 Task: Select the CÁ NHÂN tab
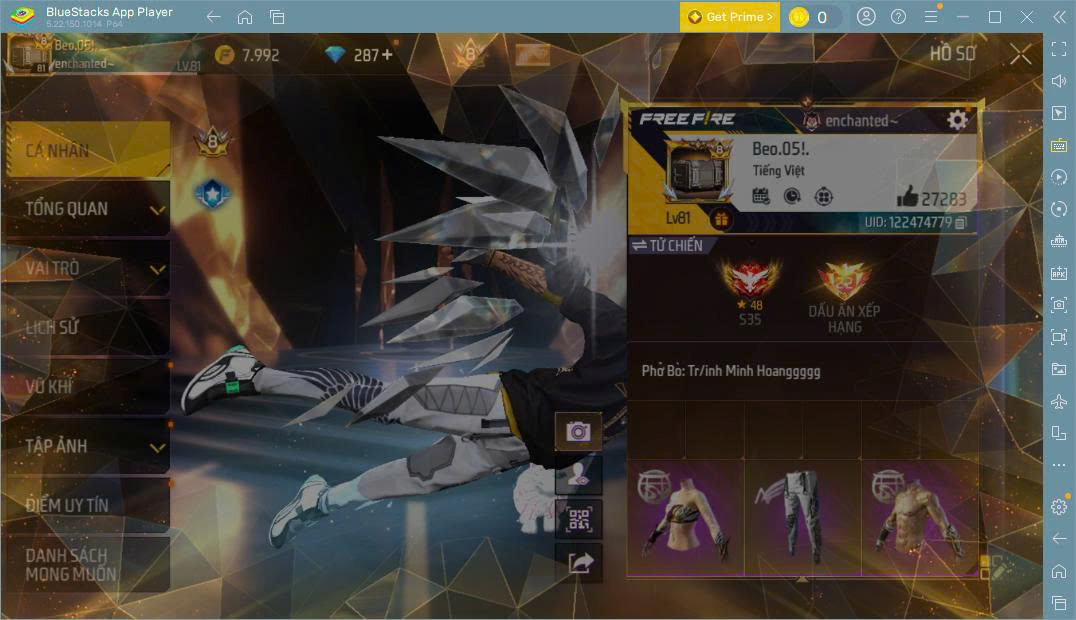(86, 151)
